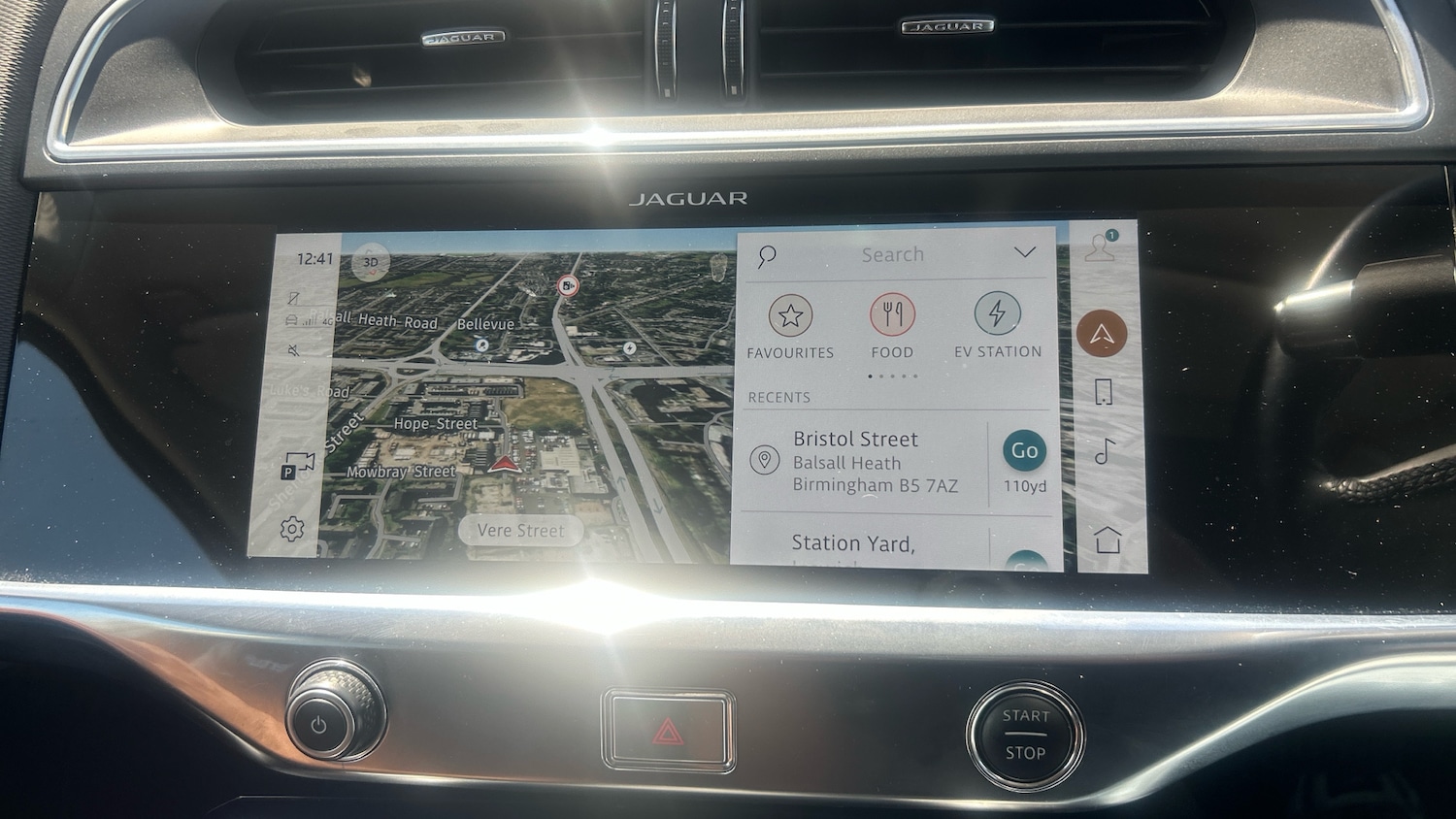The width and height of the screenshot is (1456, 819).
Task: Find an EV Station
Action: (x=997, y=326)
